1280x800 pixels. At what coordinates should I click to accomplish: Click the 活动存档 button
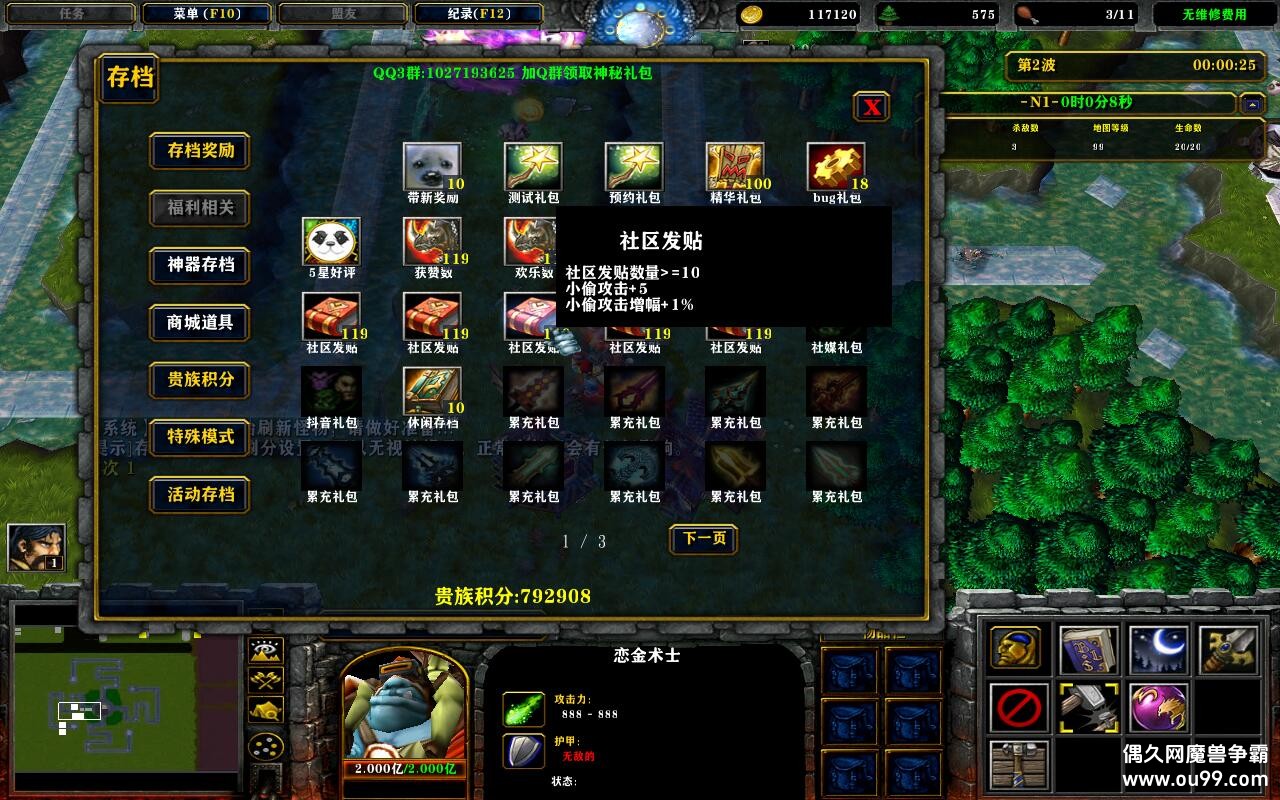[x=199, y=494]
